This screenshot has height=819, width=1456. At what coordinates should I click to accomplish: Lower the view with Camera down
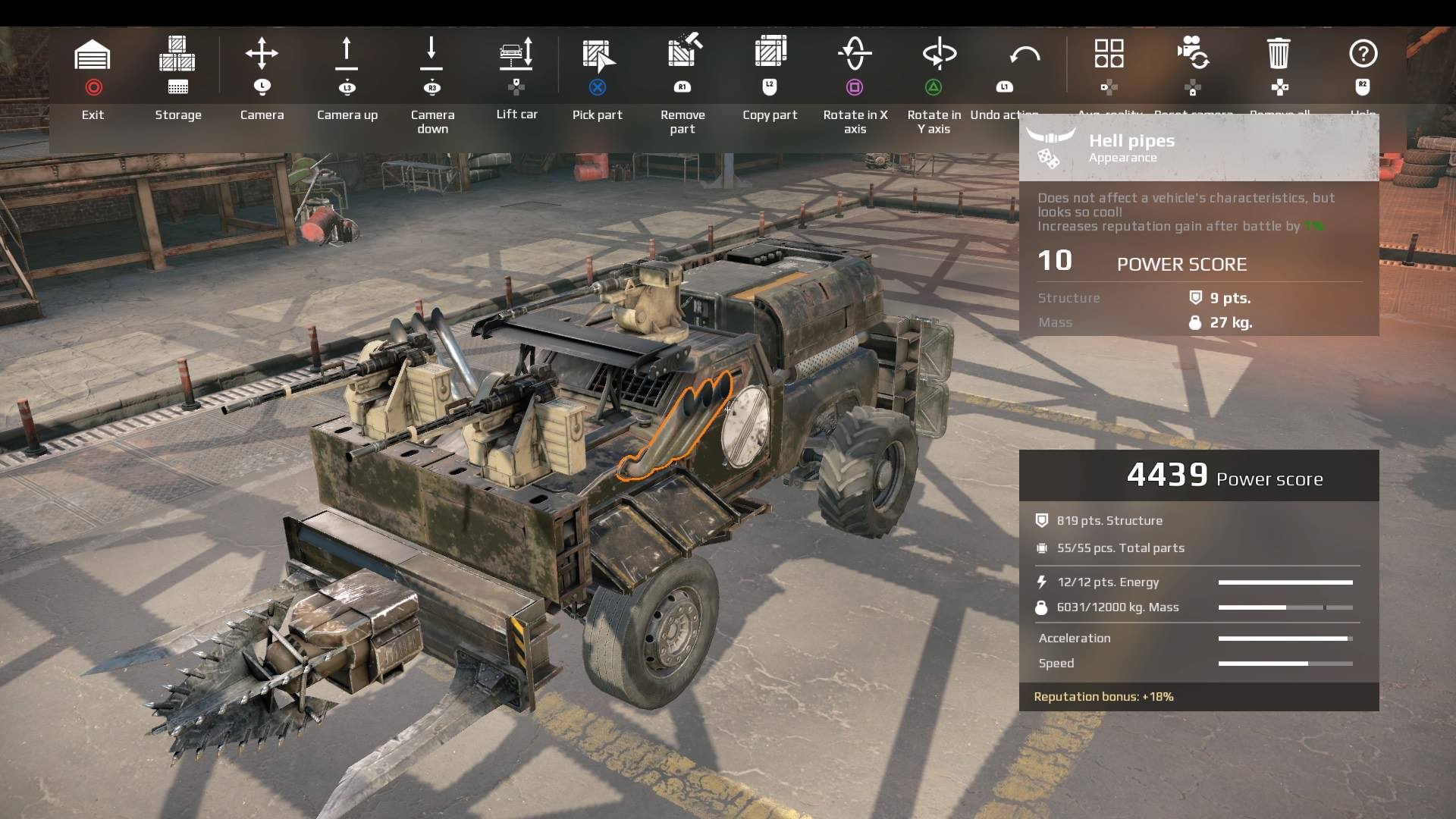431,55
